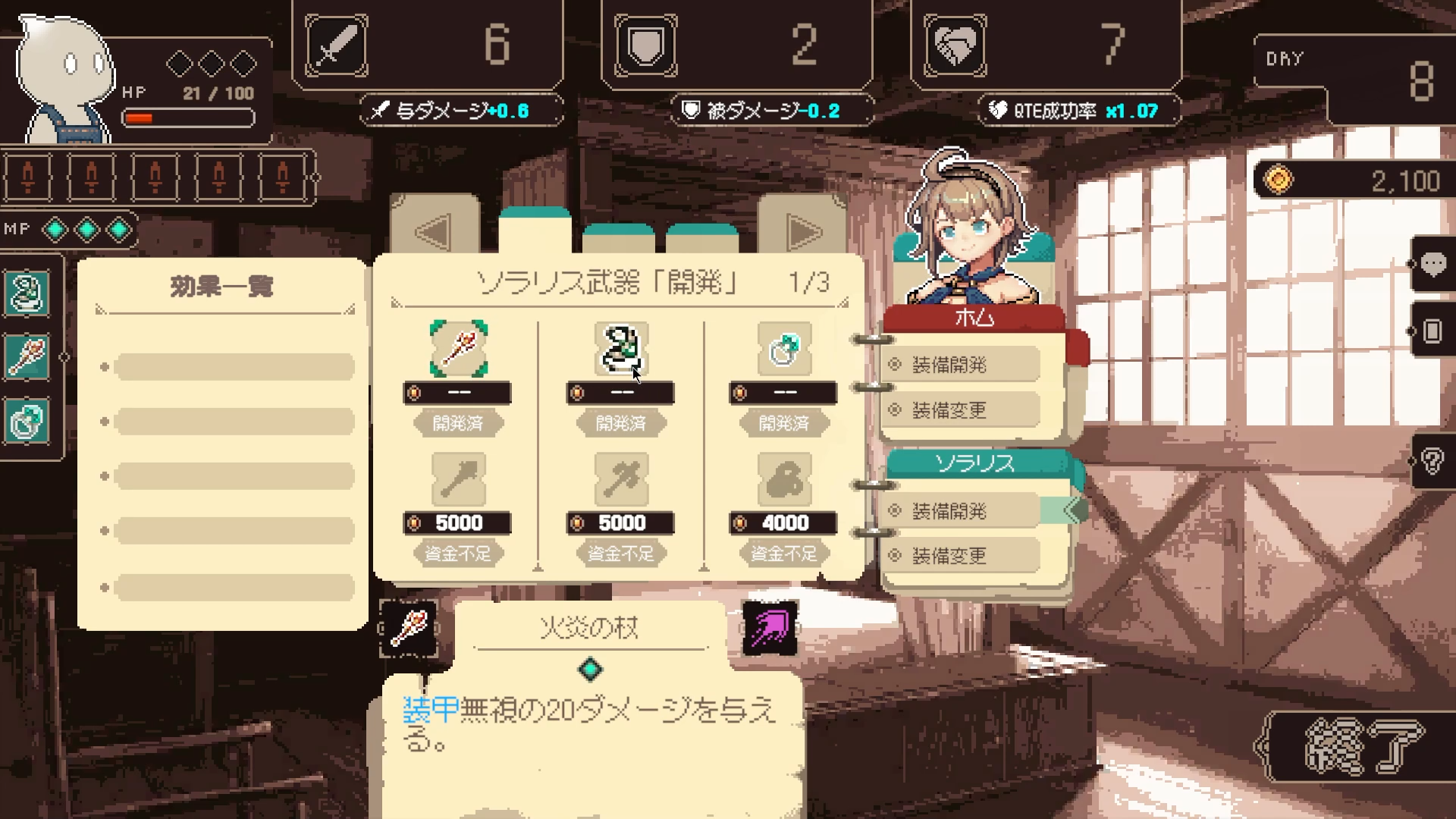Select the developed green serpent item
The image size is (1456, 819).
pyautogui.click(x=621, y=349)
